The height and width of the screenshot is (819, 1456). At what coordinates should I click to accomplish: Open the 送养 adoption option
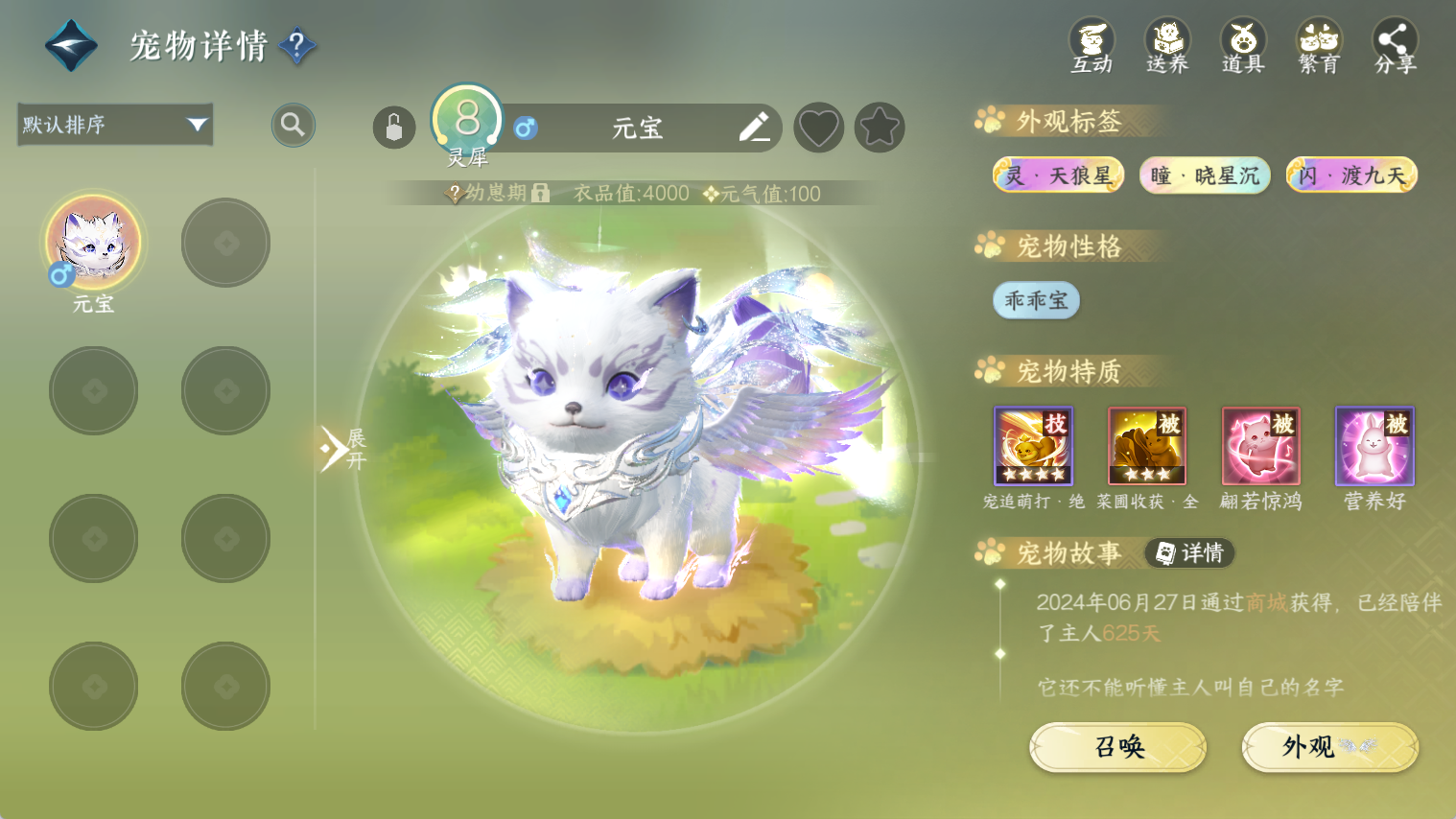(x=1167, y=46)
